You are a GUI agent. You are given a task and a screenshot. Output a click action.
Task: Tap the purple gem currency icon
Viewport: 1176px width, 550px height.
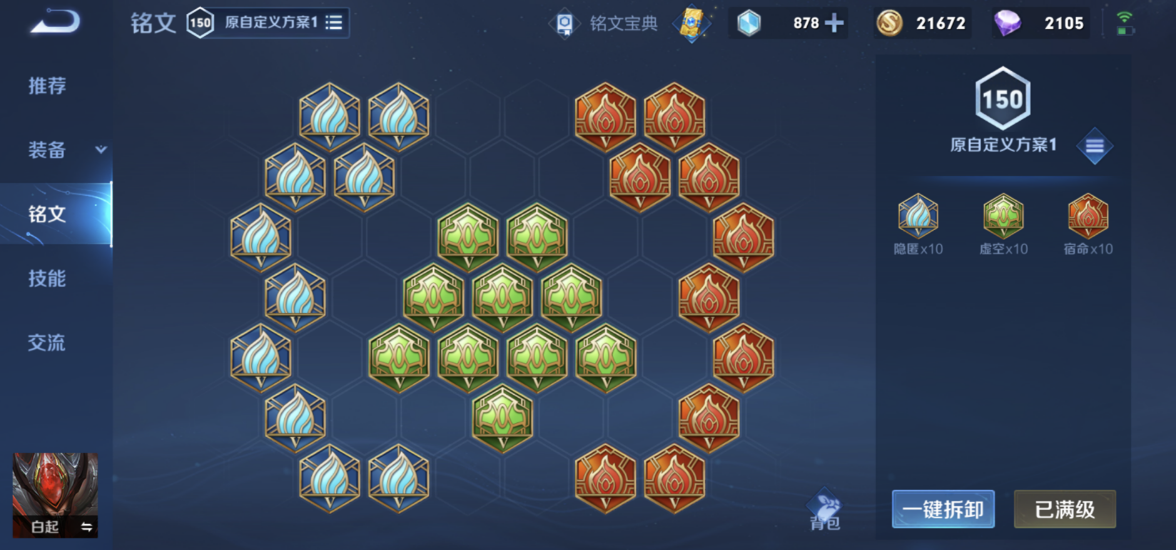coord(1008,23)
